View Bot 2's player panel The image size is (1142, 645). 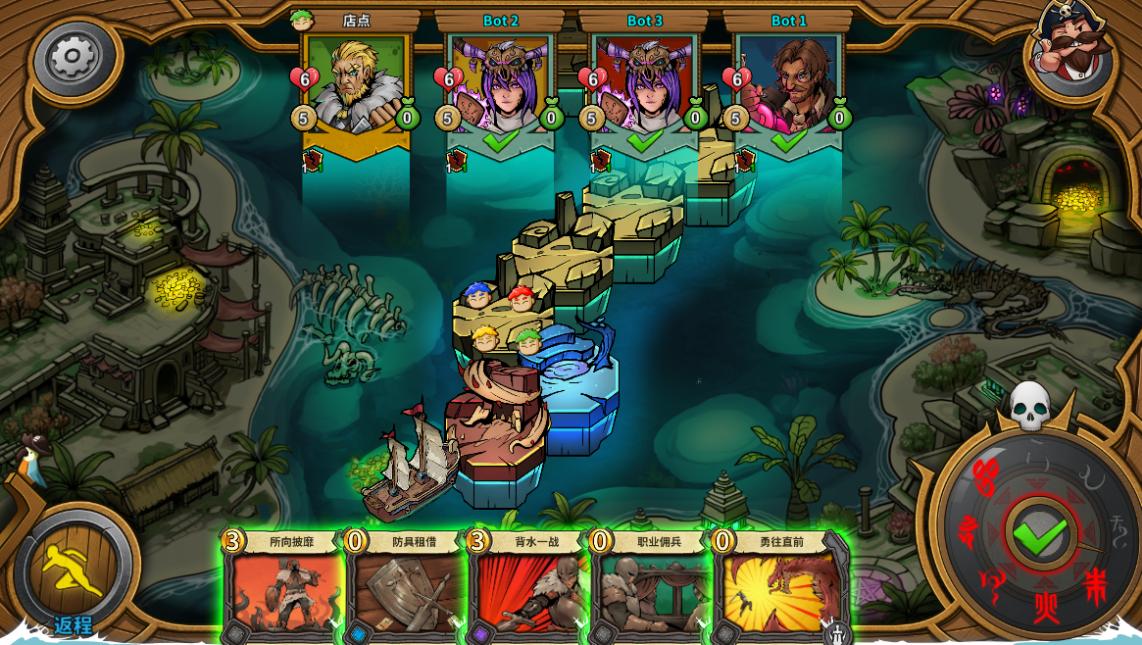pos(501,85)
